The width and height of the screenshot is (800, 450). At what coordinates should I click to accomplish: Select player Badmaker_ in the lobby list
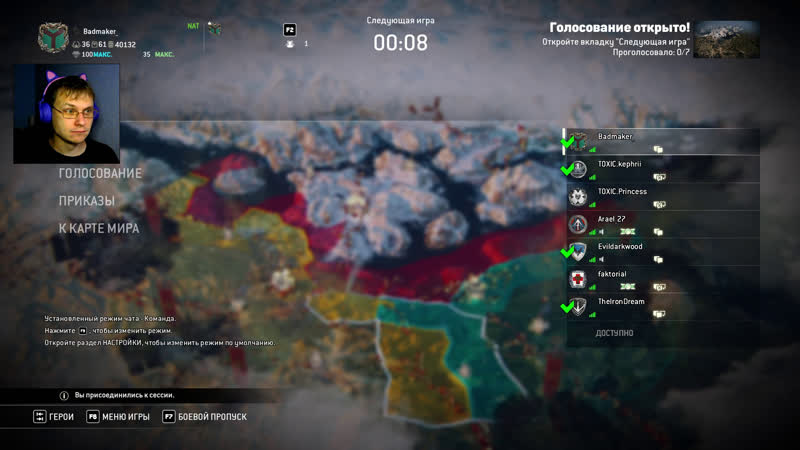pyautogui.click(x=660, y=141)
